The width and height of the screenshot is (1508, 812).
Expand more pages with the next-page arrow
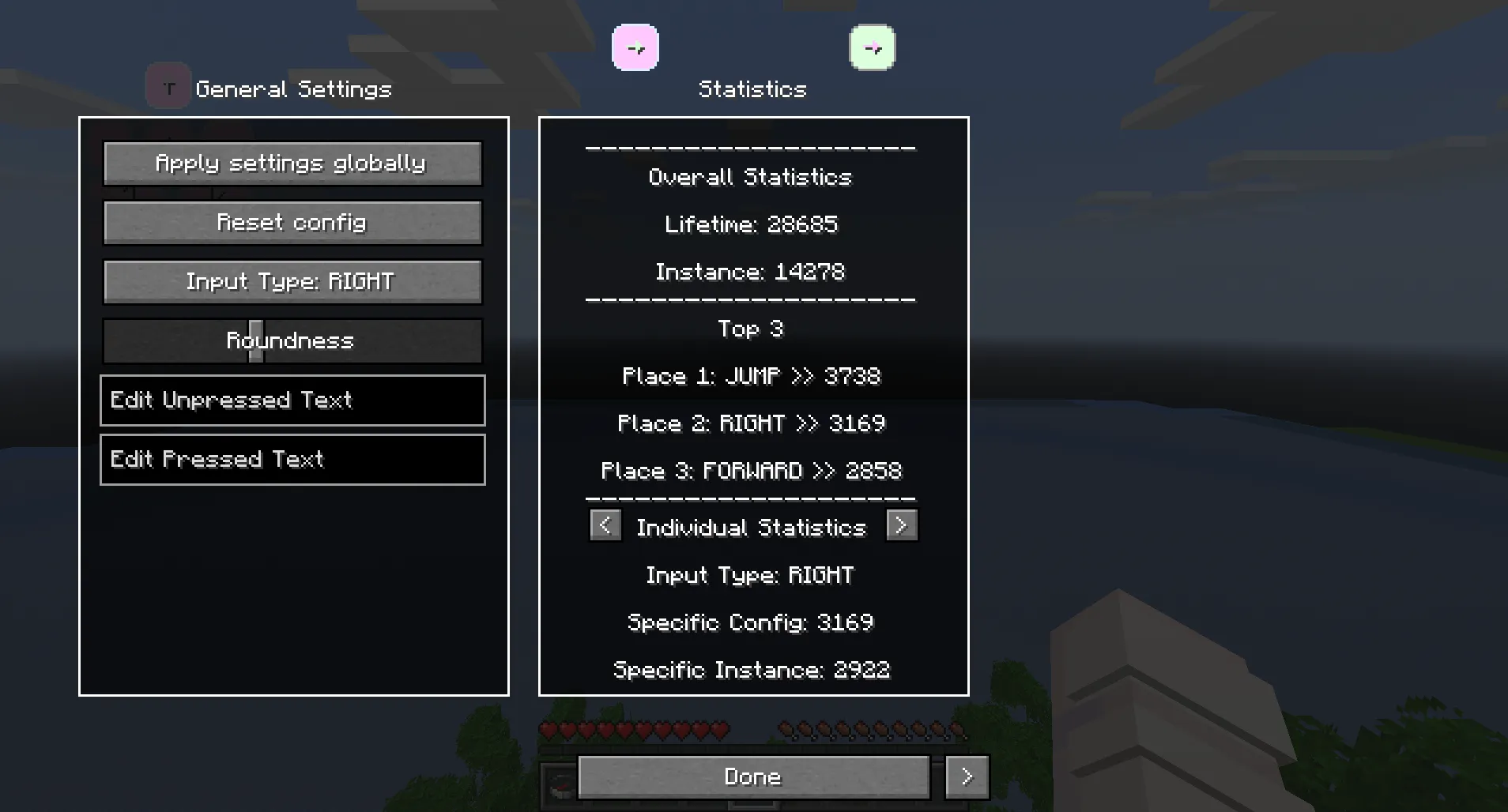tap(967, 776)
